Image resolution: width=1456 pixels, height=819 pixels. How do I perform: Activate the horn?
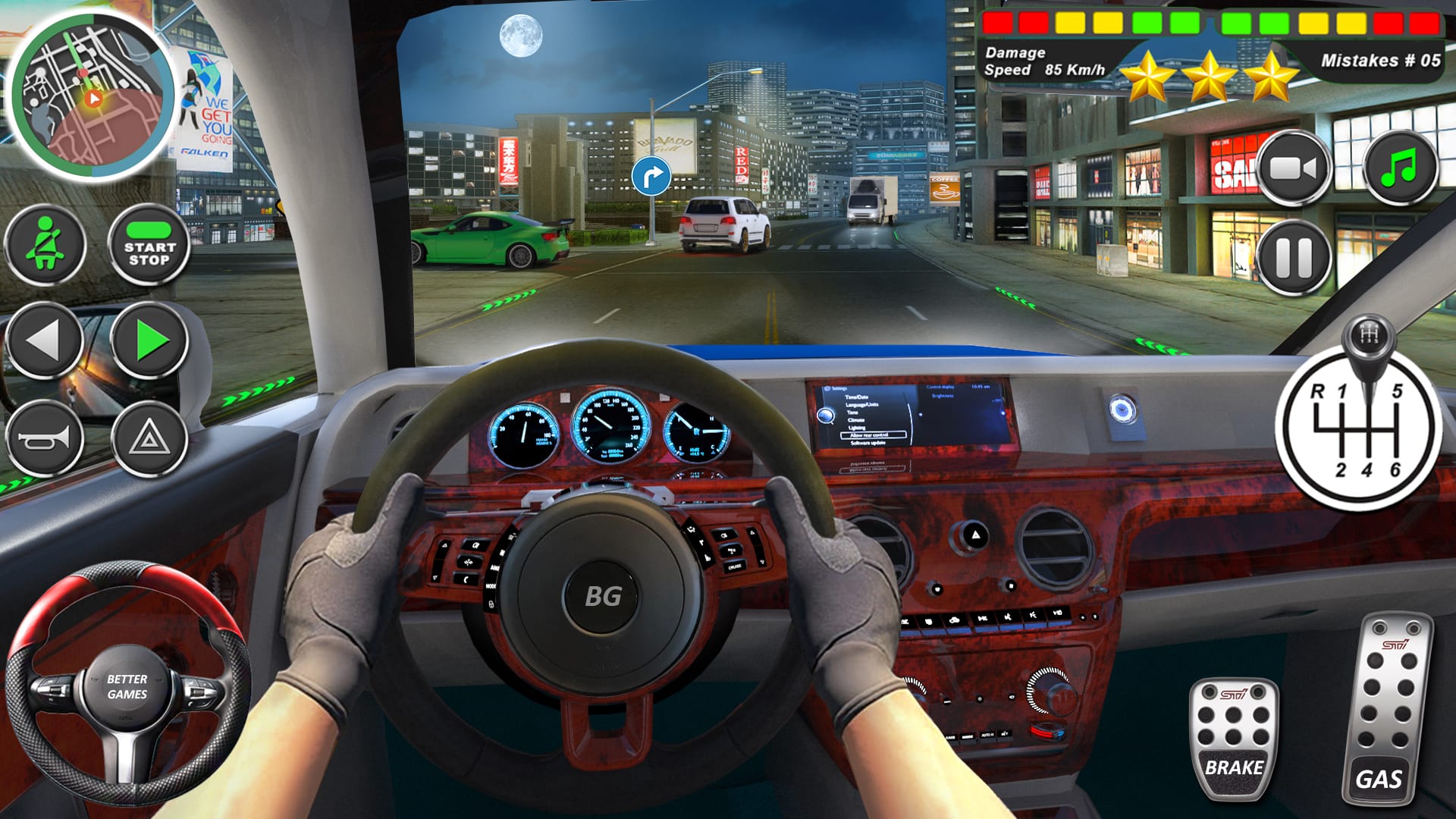[x=47, y=436]
